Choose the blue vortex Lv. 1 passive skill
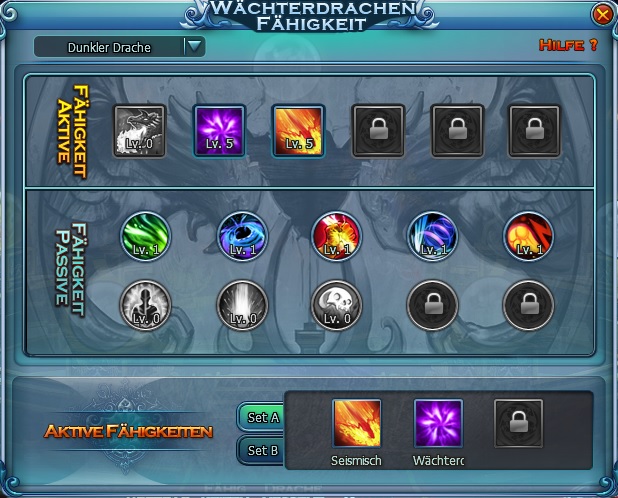 coord(242,236)
